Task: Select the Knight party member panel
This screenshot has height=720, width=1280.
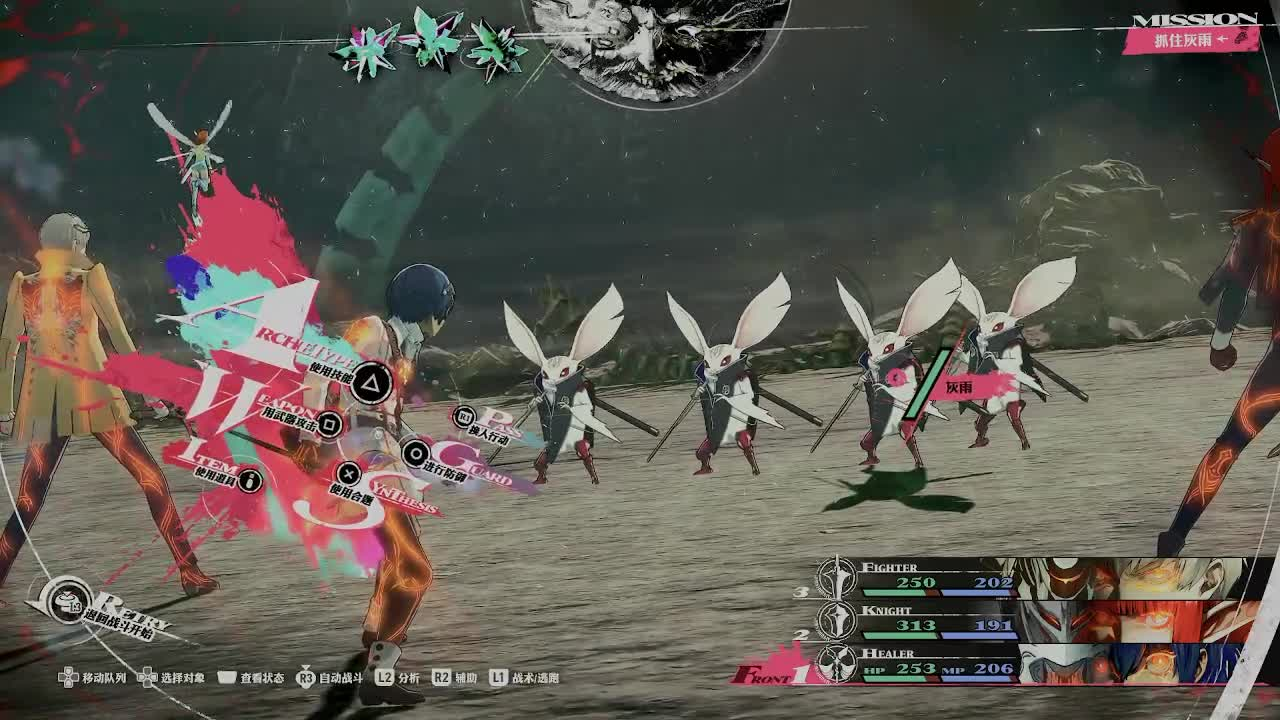Action: [1040, 622]
